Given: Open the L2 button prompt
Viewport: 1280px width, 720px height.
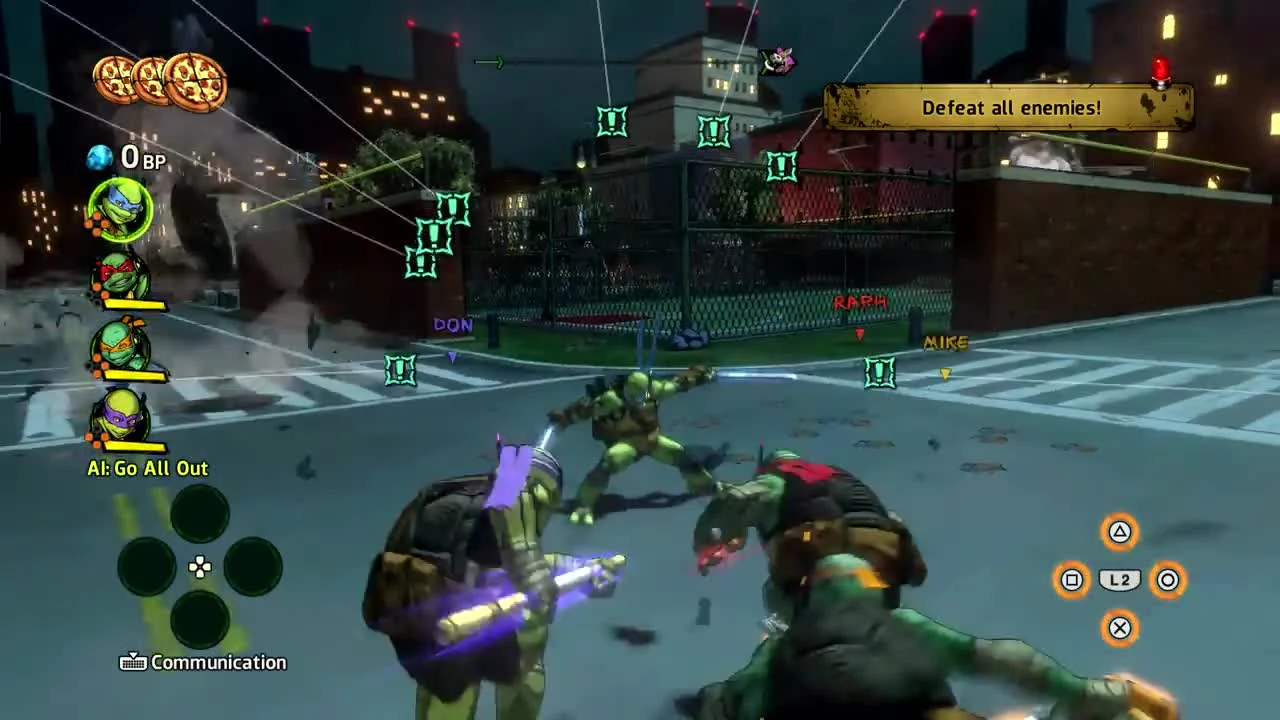Looking at the screenshot, I should click(x=1120, y=580).
